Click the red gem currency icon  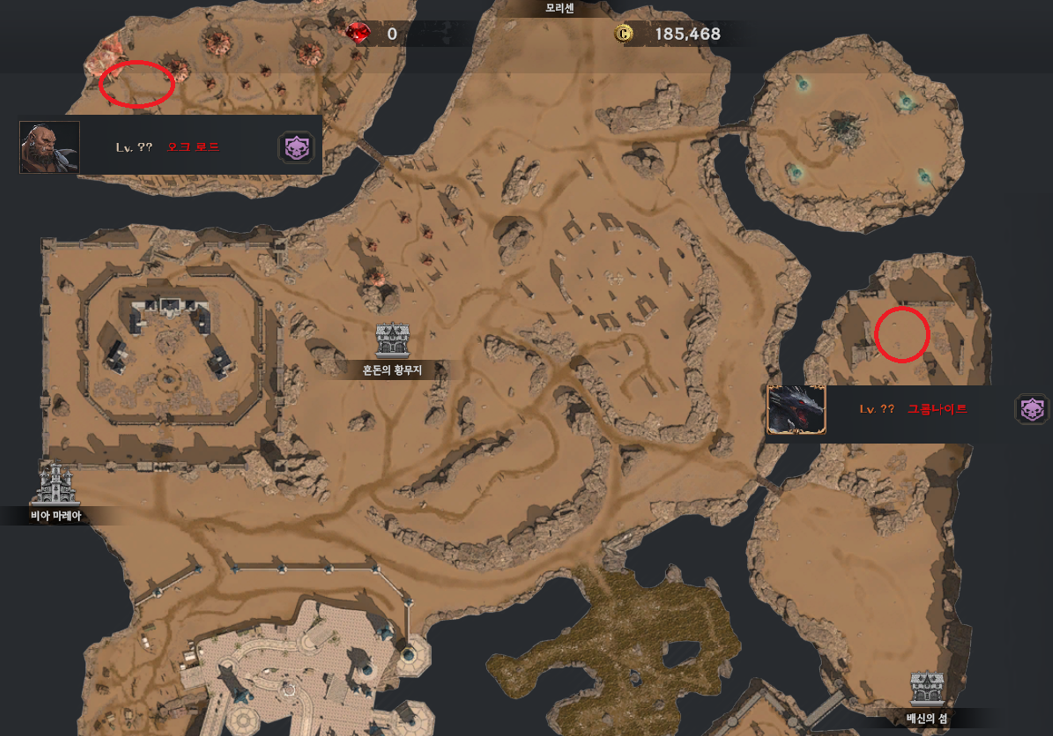click(x=359, y=34)
